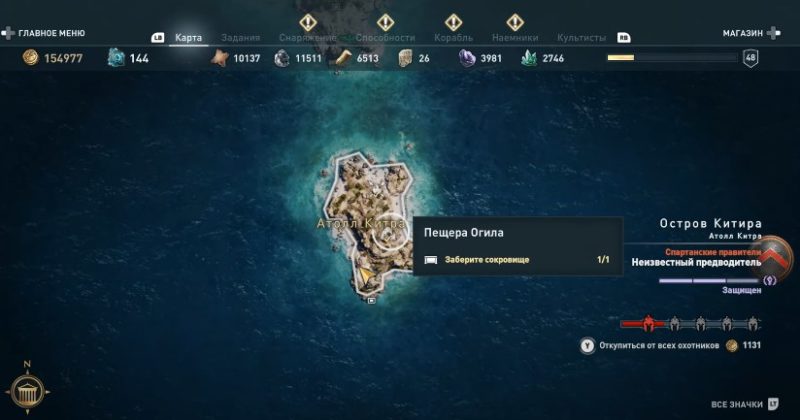The image size is (800, 420).
Task: Open the Способности abilities tab
Action: pos(384,38)
